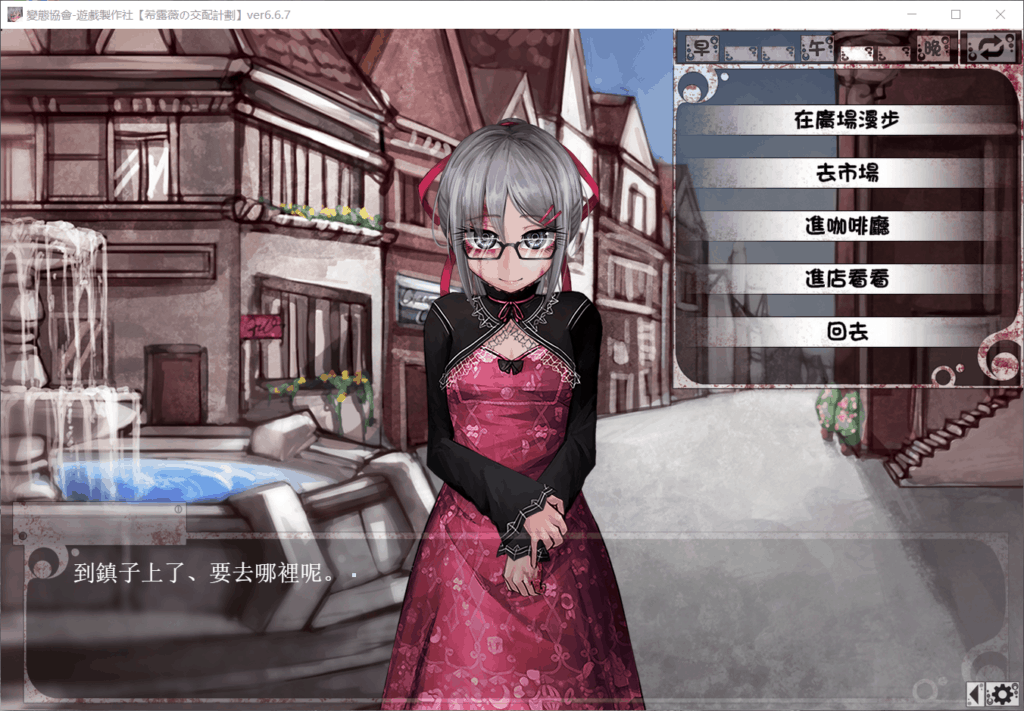Choose 回去 to go back

point(846,332)
